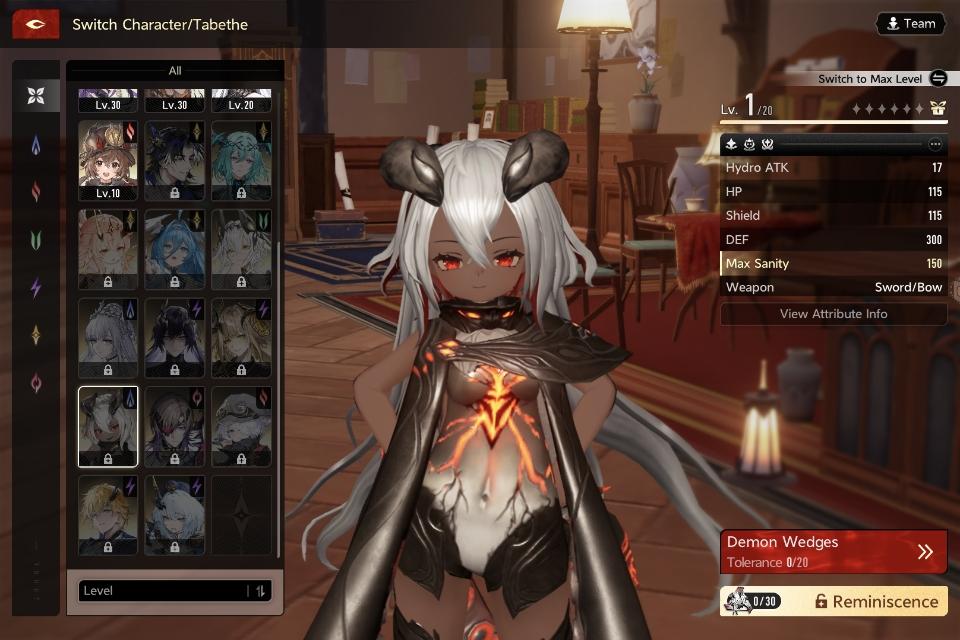Screen dimensions: 960x640
Task: Choose the blonde-haired locked character portrait
Action: click(108, 515)
